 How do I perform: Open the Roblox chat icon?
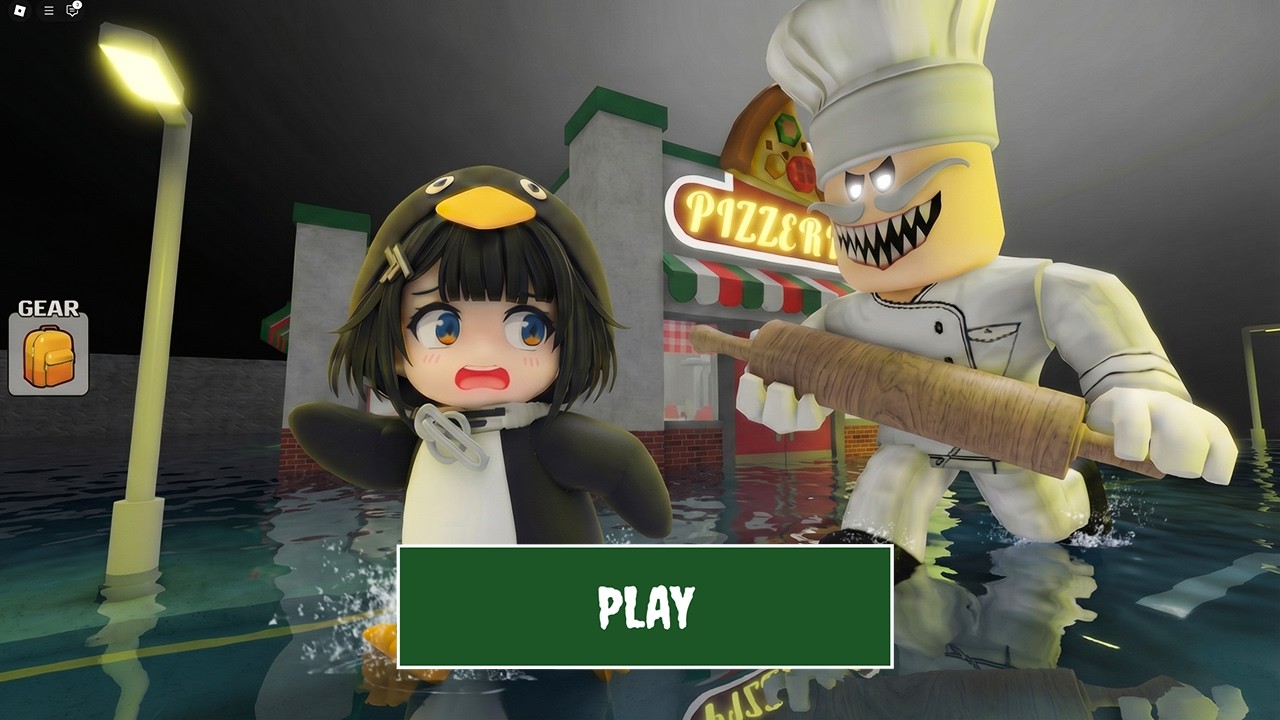[x=72, y=11]
